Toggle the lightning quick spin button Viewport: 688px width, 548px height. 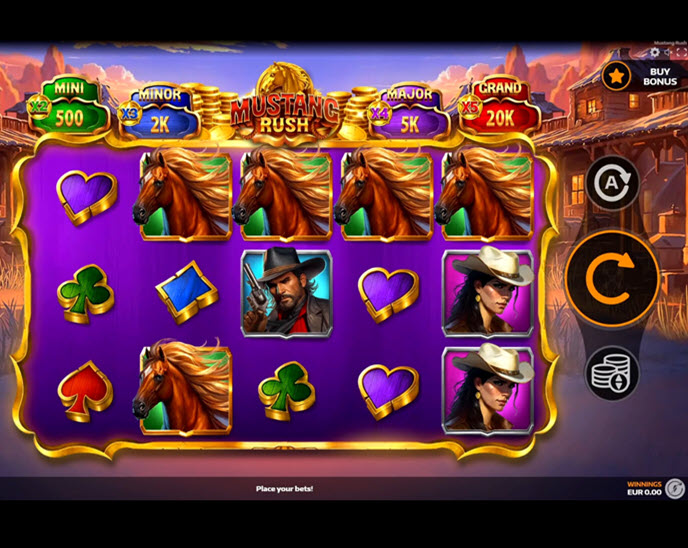pyautogui.click(x=676, y=488)
